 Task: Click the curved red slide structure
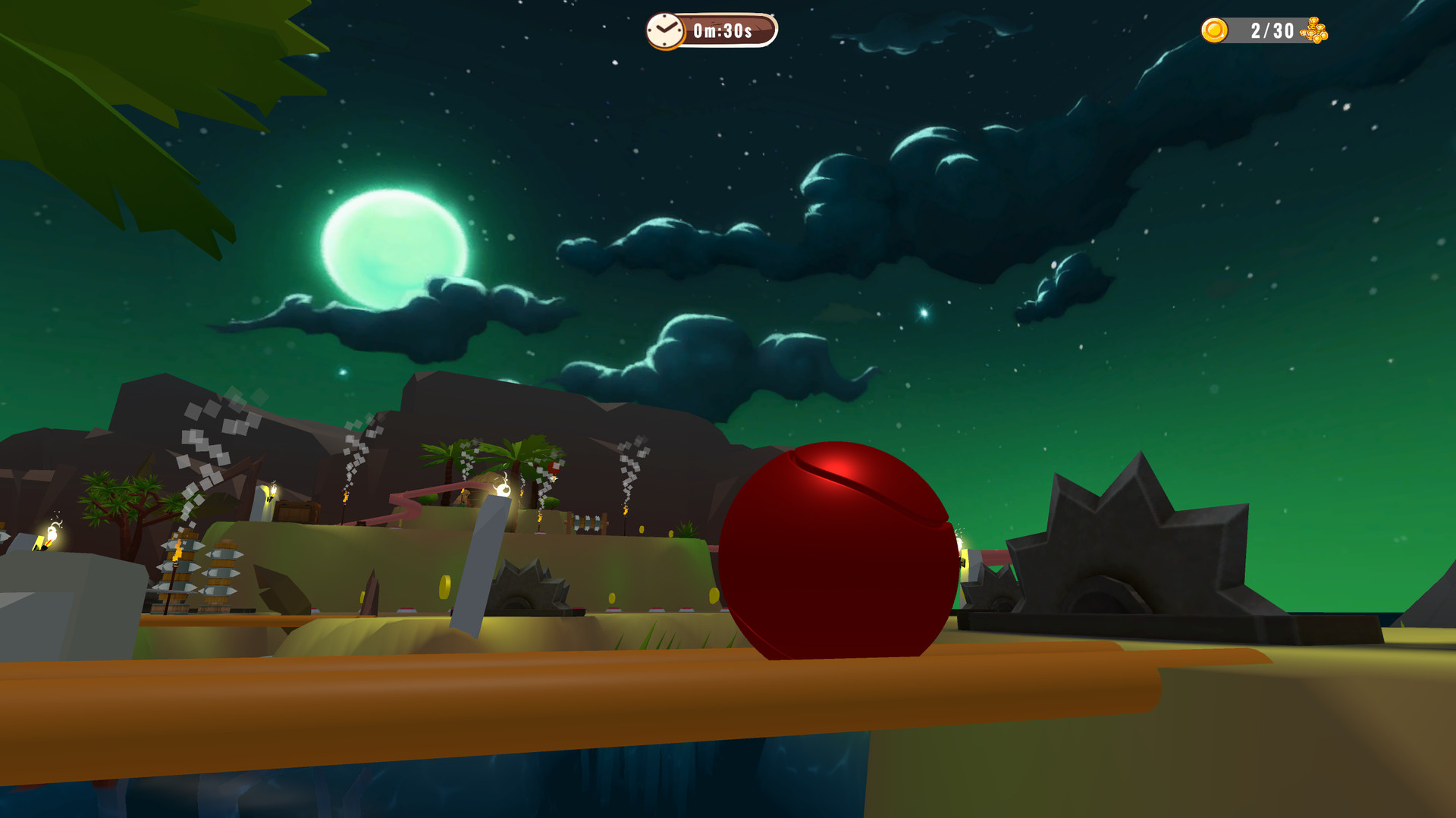tap(402, 499)
